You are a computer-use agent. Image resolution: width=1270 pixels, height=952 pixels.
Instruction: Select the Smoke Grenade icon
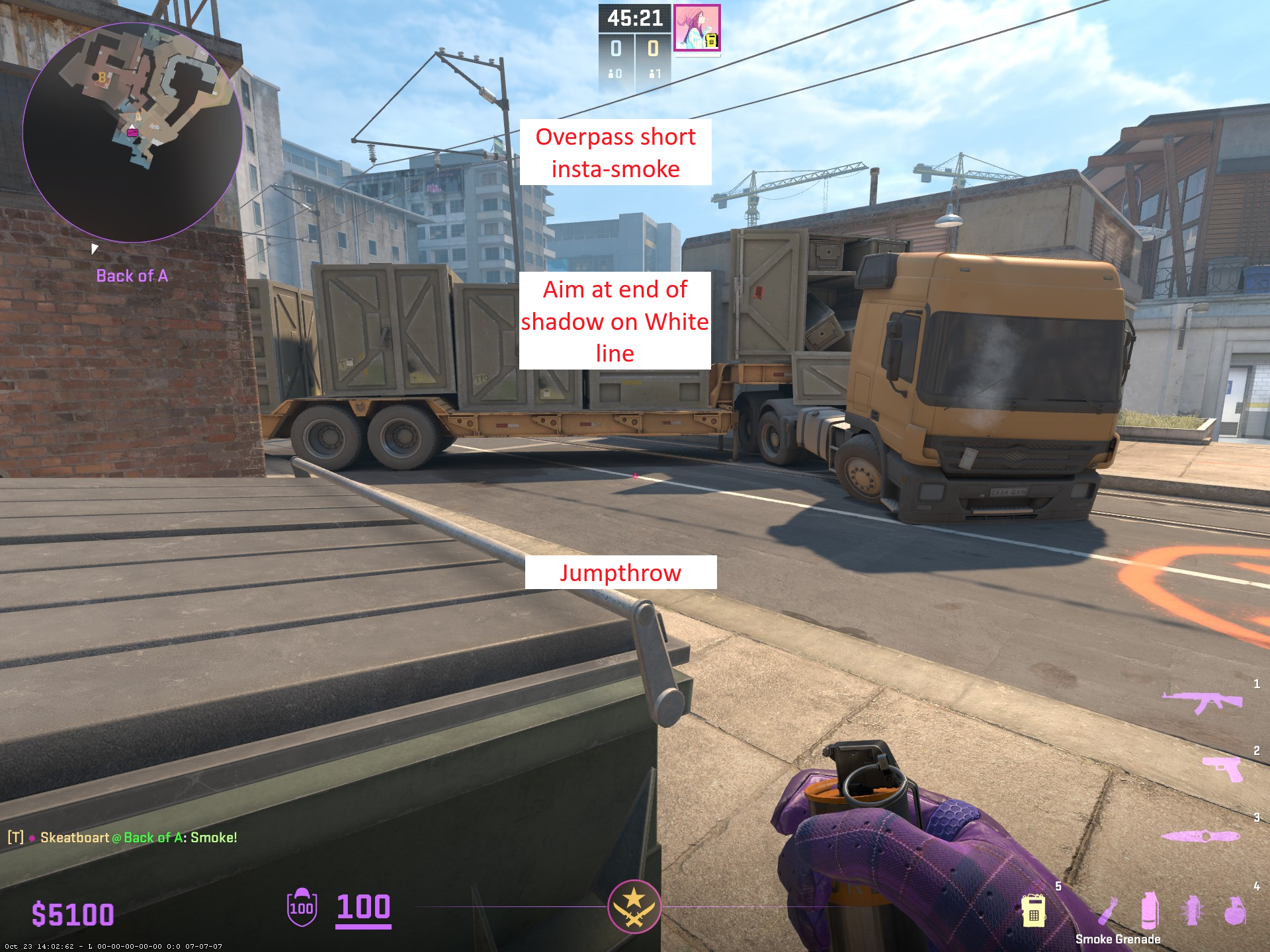coord(1150,910)
